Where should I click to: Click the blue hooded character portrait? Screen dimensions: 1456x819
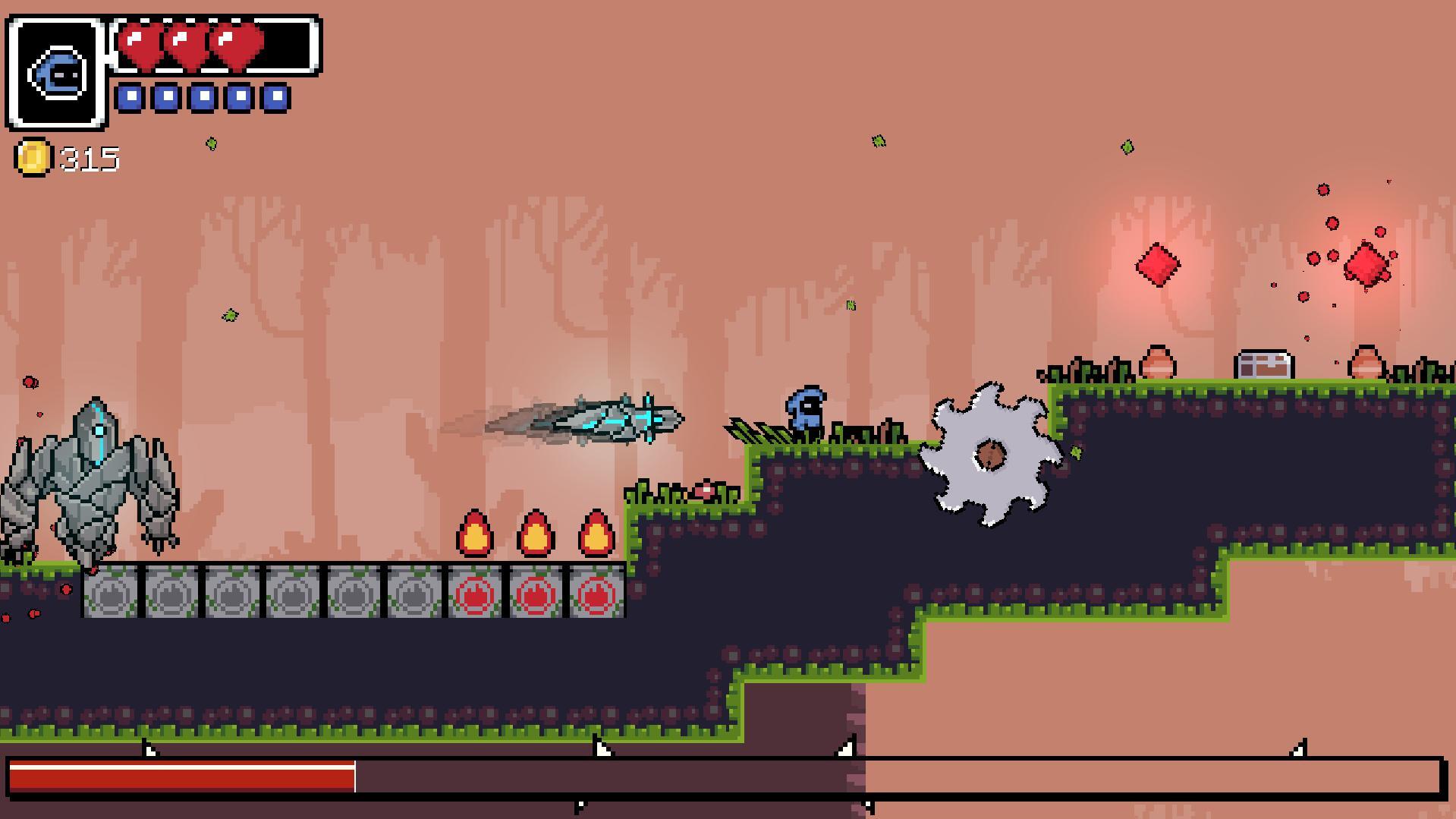point(57,74)
